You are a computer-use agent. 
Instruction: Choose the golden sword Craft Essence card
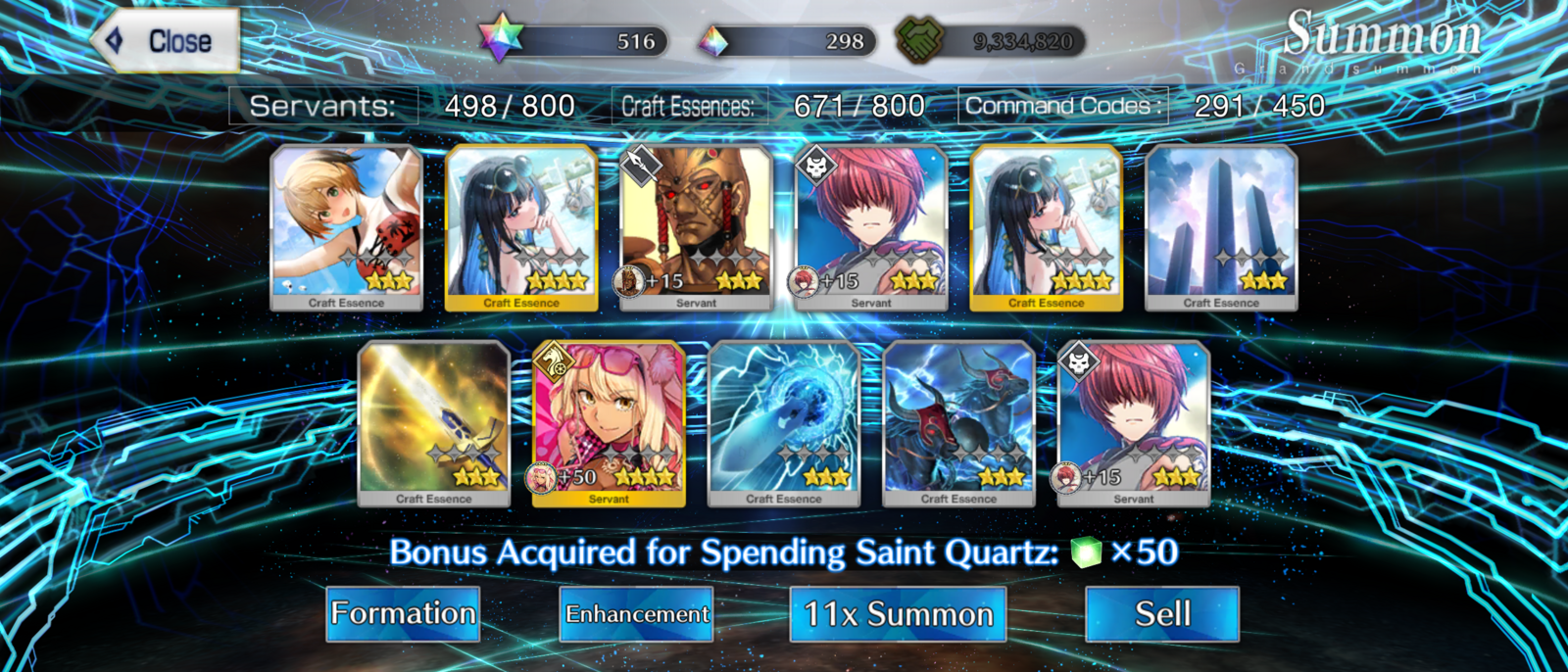pyautogui.click(x=434, y=423)
